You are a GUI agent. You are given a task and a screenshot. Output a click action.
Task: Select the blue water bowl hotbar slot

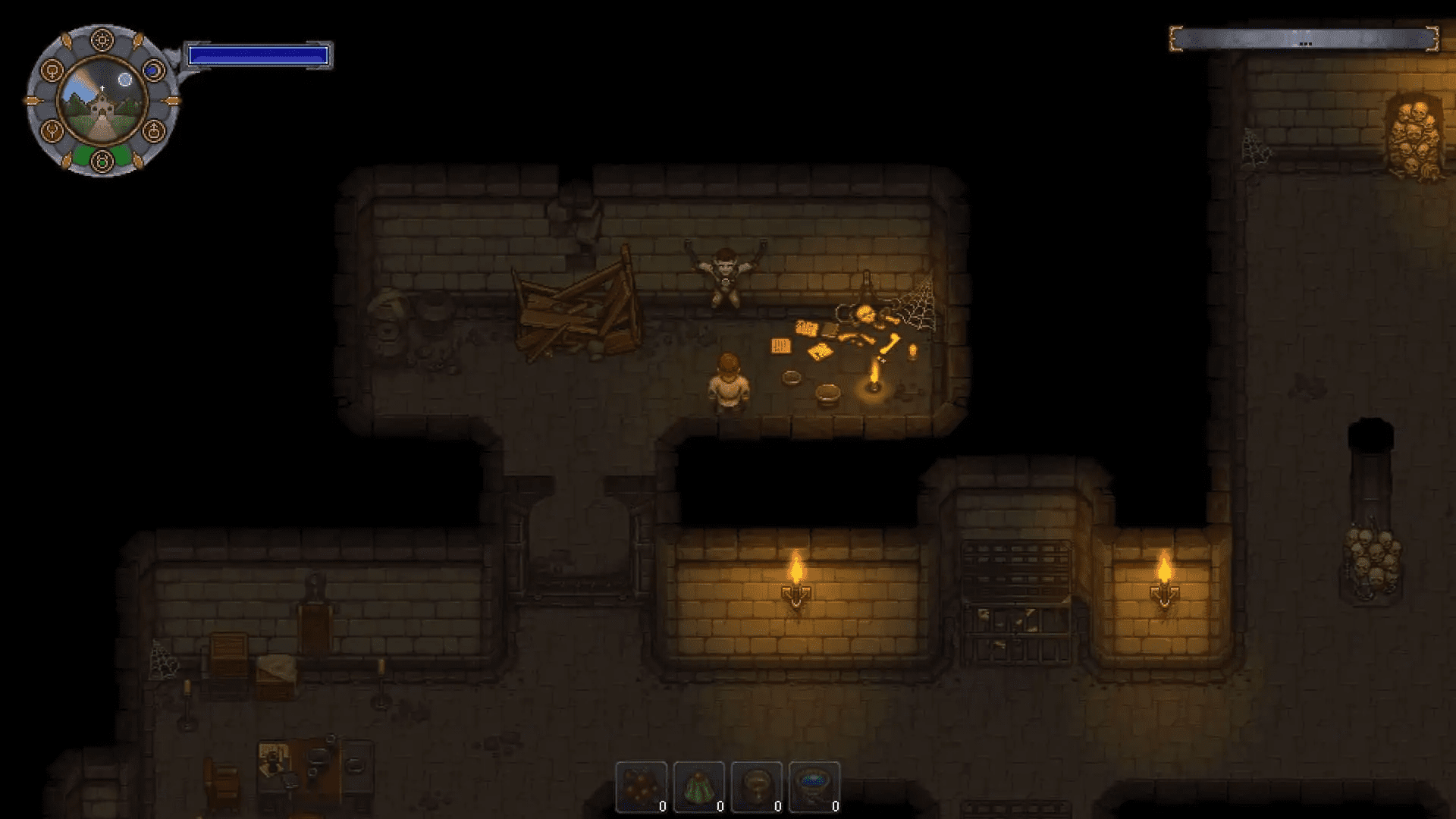(813, 786)
